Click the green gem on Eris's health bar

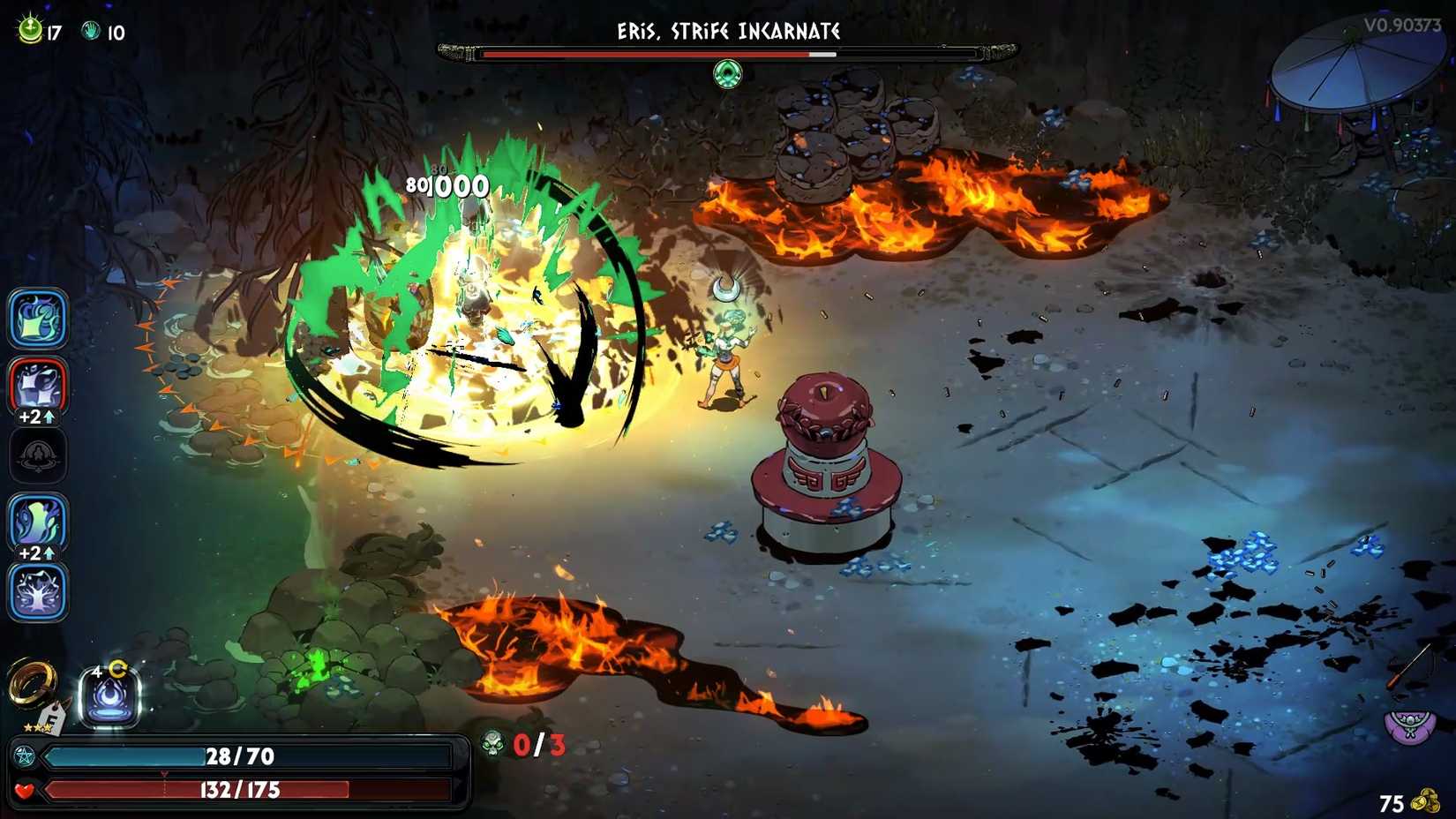727,73
